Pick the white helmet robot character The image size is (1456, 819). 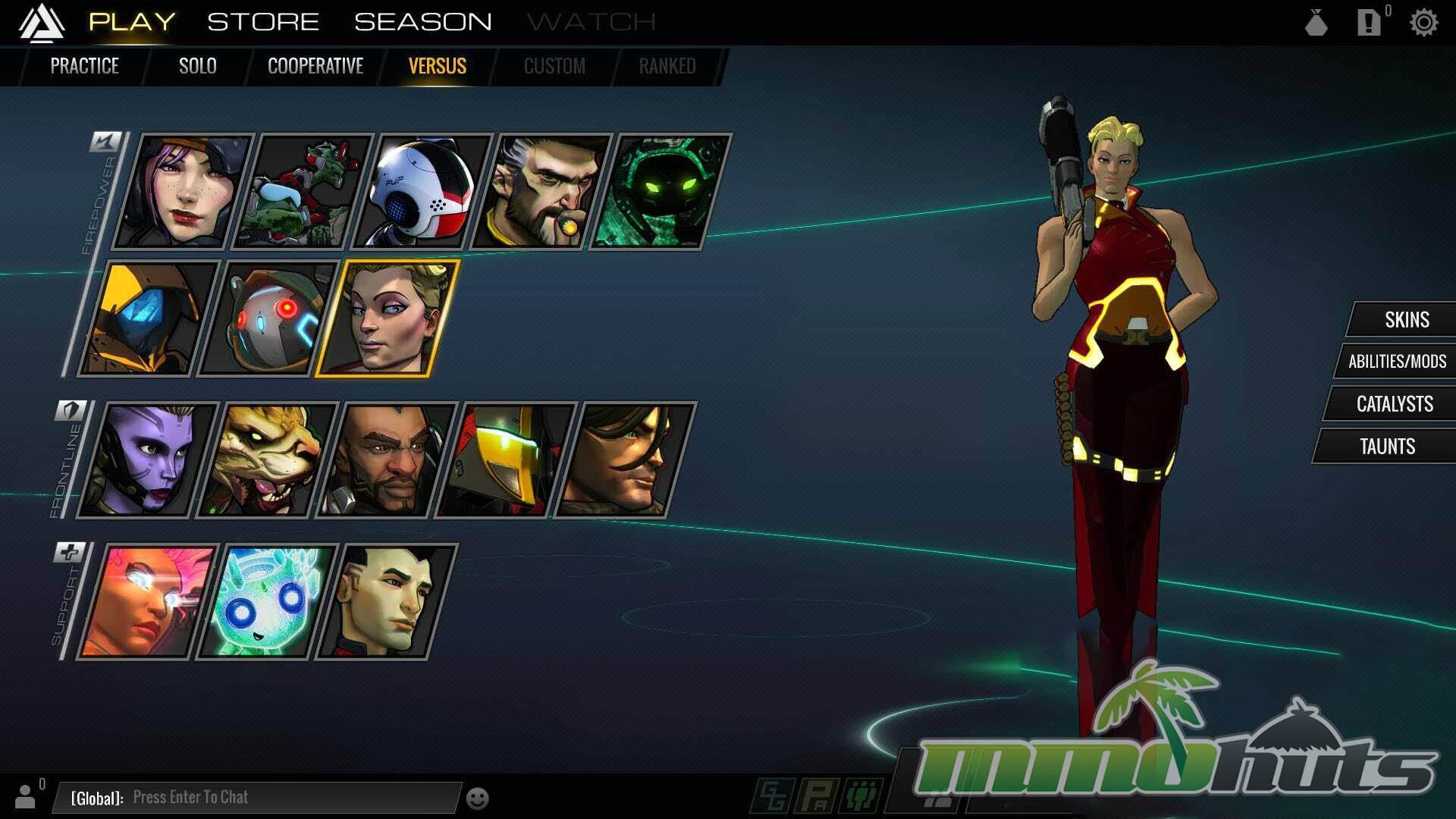tap(422, 192)
